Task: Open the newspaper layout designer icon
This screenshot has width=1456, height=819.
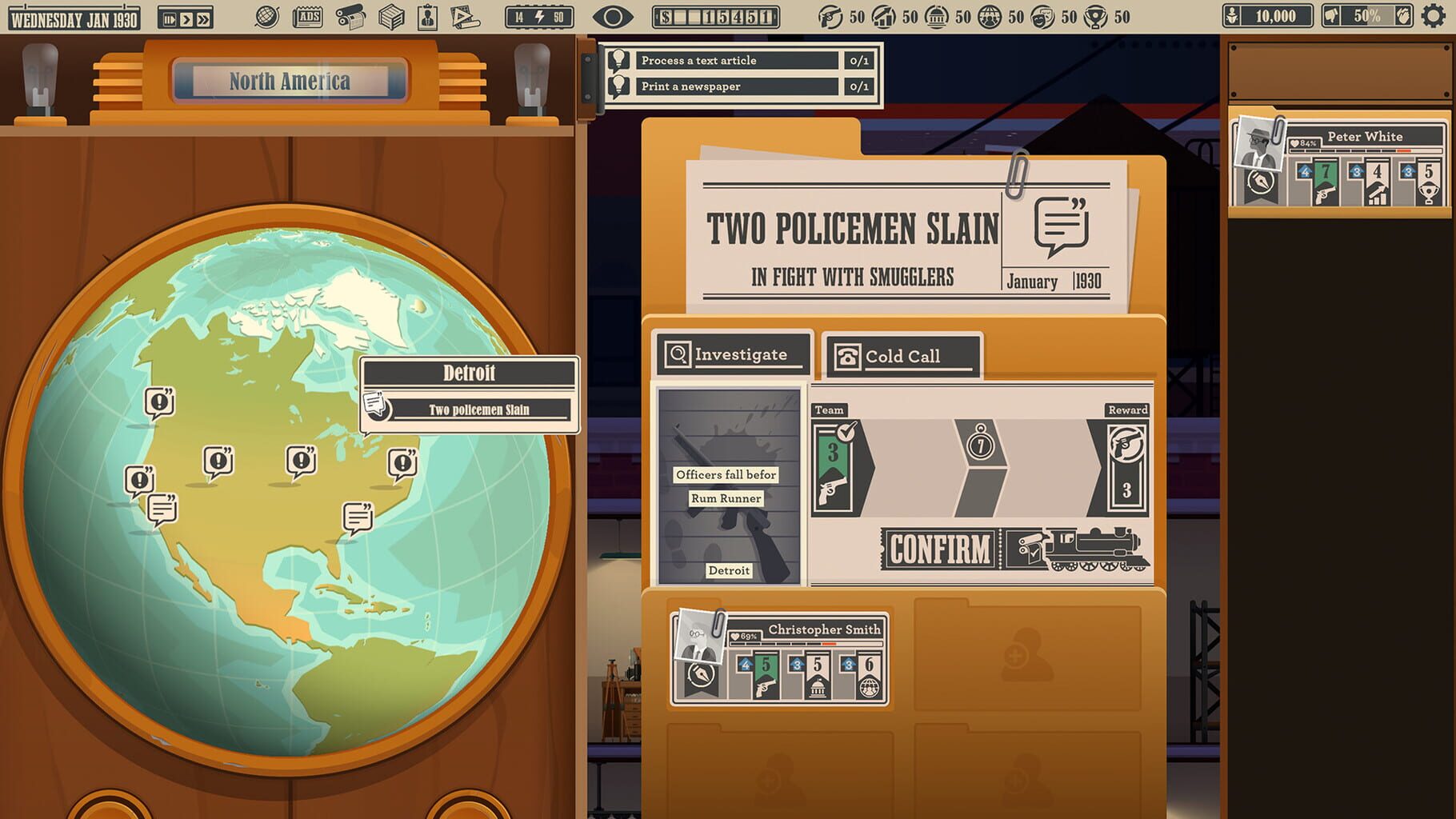Action: (464, 14)
